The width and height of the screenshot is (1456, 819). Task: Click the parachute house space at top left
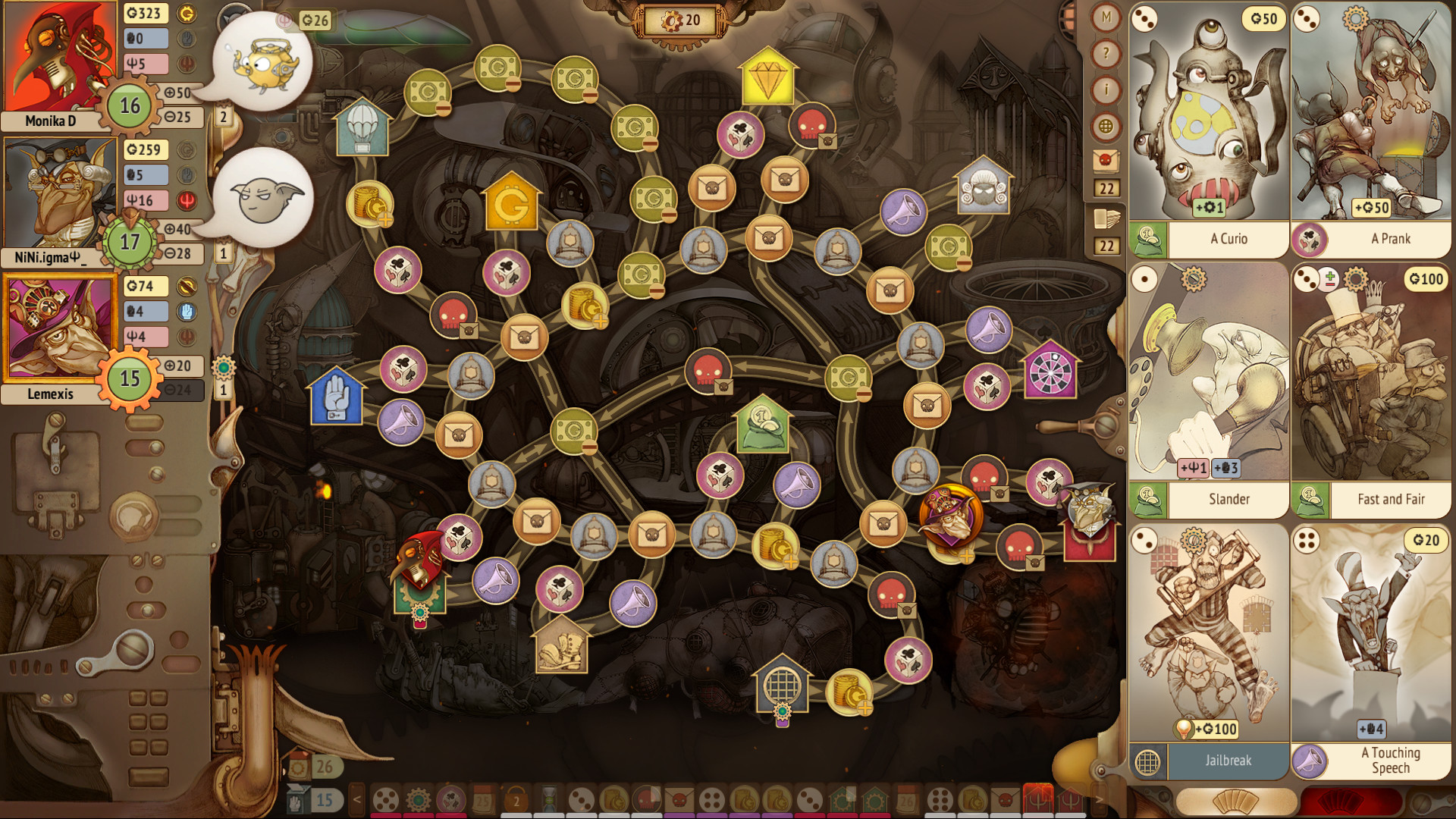click(x=362, y=127)
